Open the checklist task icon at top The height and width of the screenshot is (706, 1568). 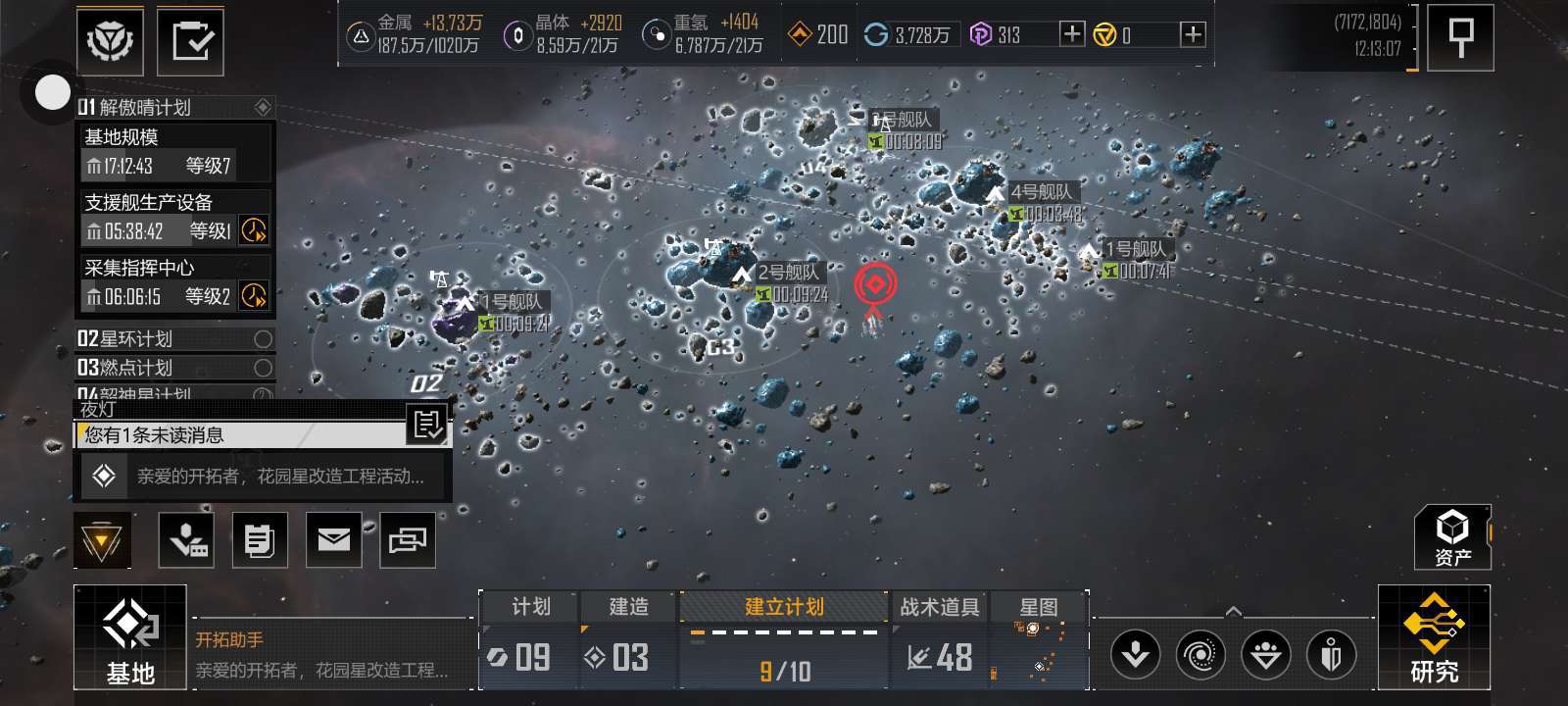[x=190, y=41]
